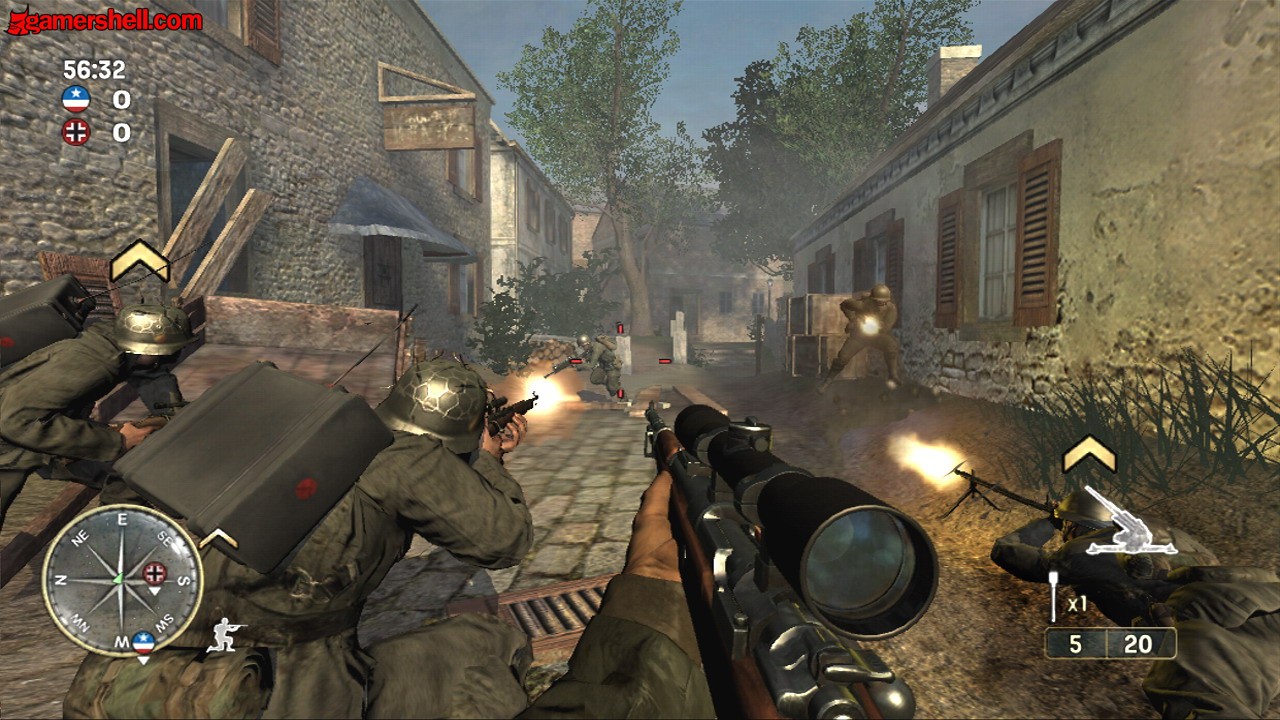Select the Axis cross team icon by the score
1280x720 pixels.
click(76, 132)
